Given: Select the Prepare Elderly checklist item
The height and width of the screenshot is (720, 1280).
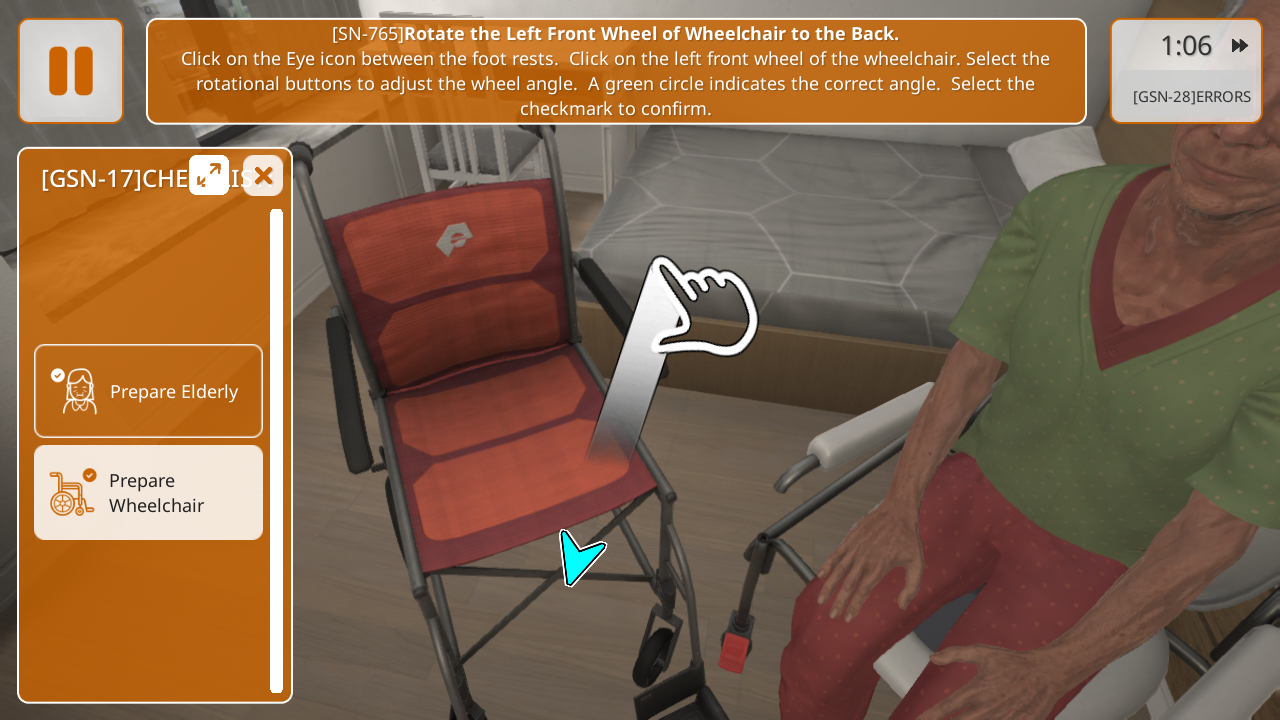Looking at the screenshot, I should (149, 391).
